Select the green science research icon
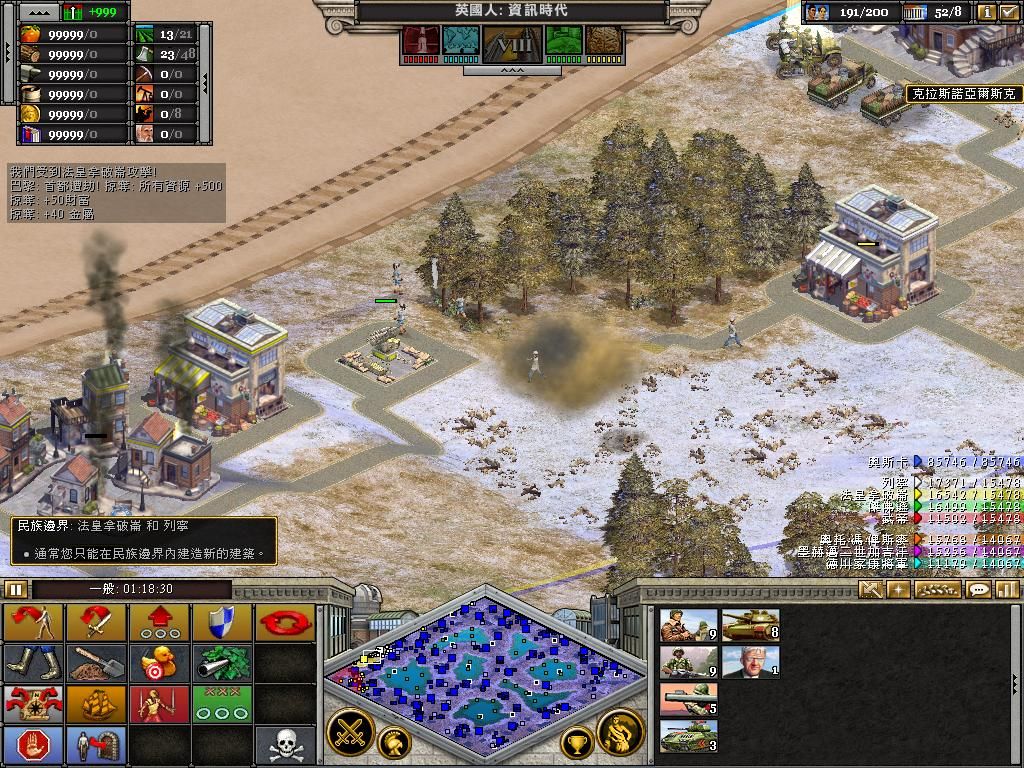The width and height of the screenshot is (1024, 768). pyautogui.click(x=563, y=41)
